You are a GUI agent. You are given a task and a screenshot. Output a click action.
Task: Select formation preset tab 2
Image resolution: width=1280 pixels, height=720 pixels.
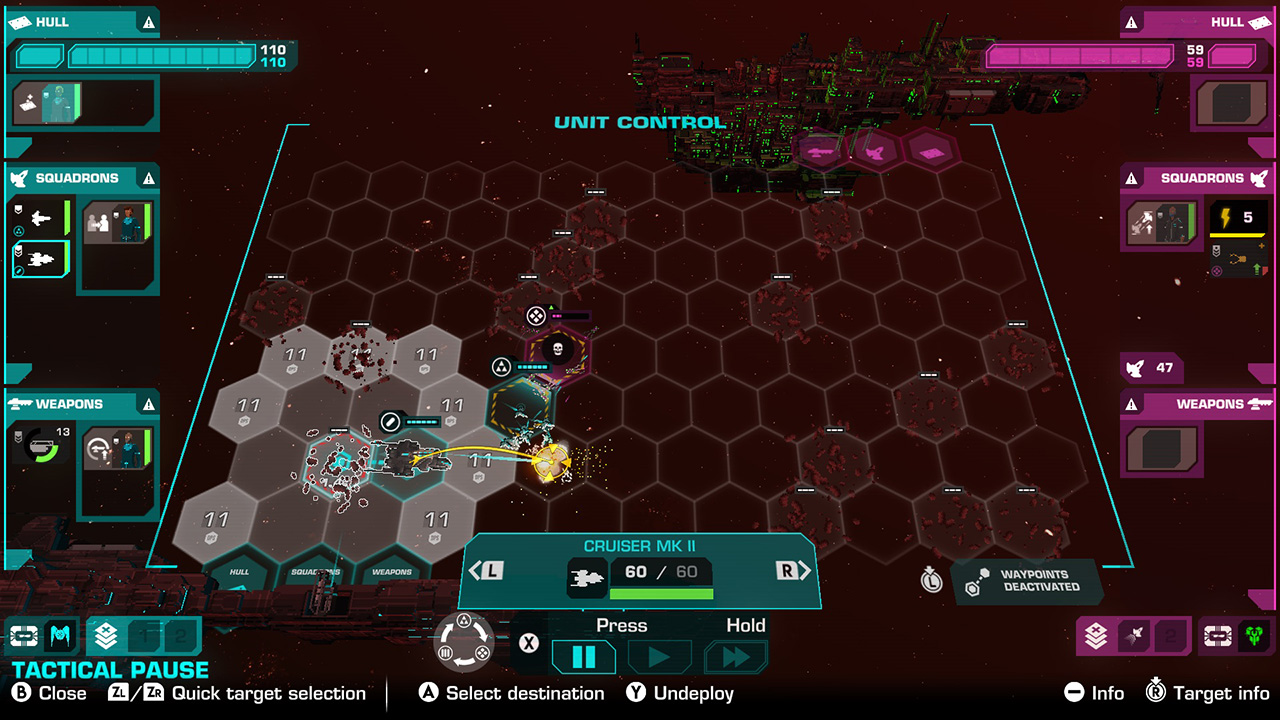point(180,636)
